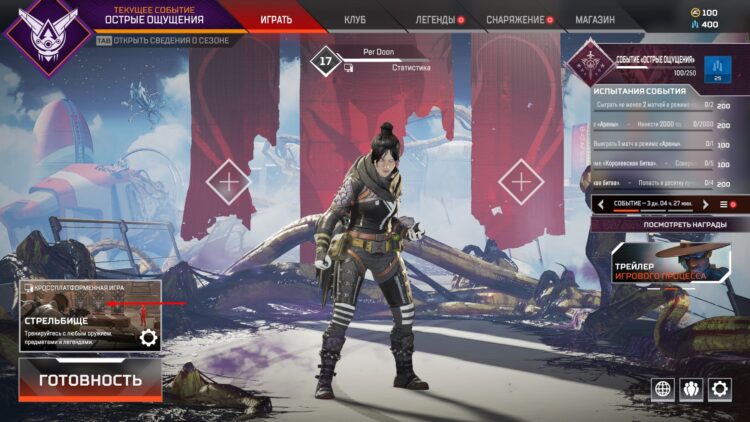Open the friends list icon

[x=690, y=389]
